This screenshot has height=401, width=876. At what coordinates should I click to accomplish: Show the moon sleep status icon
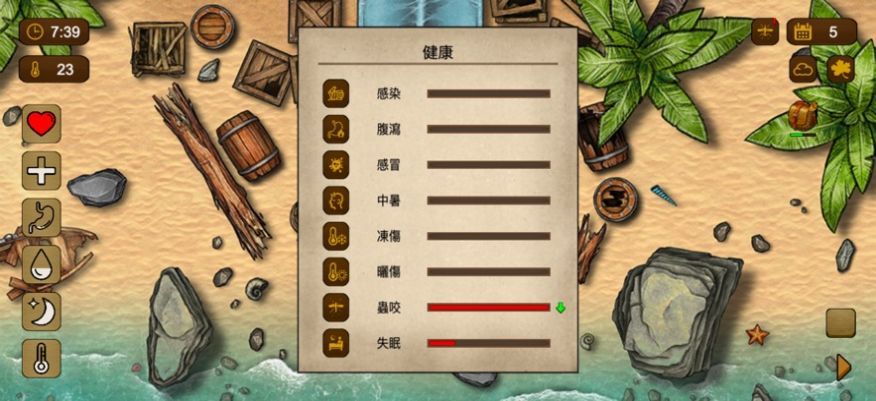click(x=41, y=311)
